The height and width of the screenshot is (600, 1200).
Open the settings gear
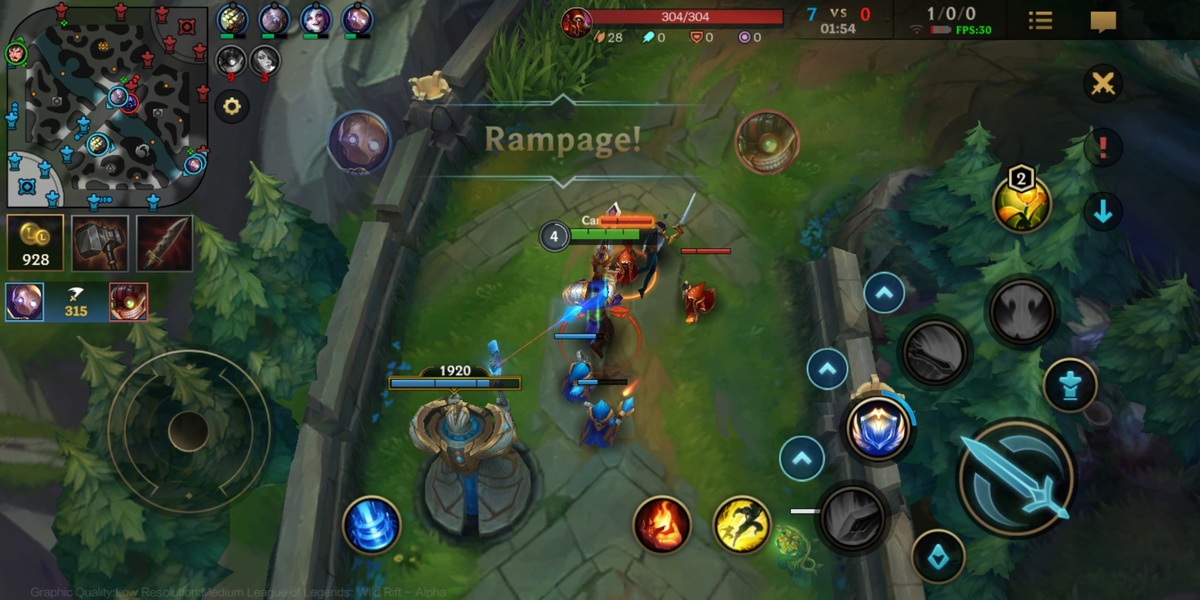[x=232, y=105]
